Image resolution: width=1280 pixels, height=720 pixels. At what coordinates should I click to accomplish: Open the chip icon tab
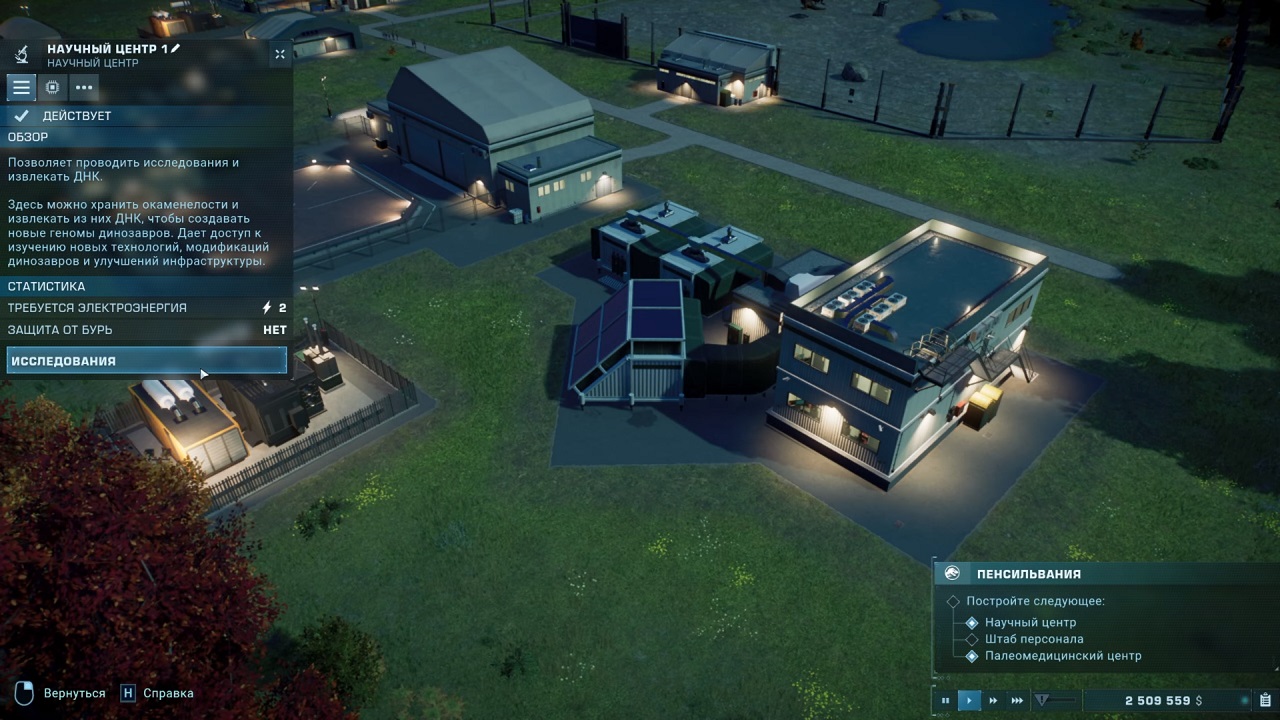point(52,87)
